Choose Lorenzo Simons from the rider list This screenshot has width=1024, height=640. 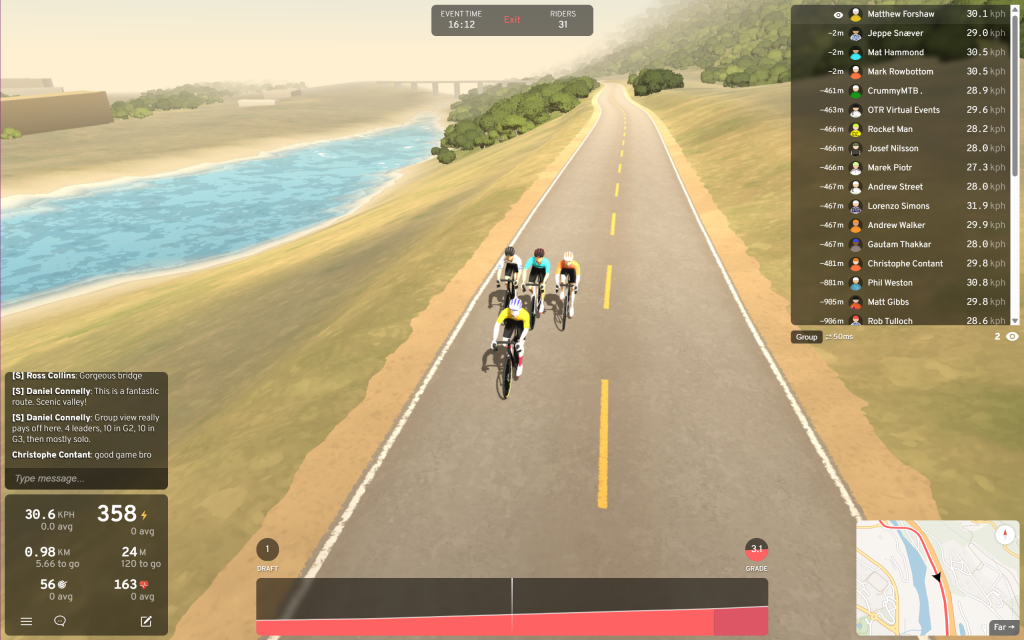pos(898,206)
